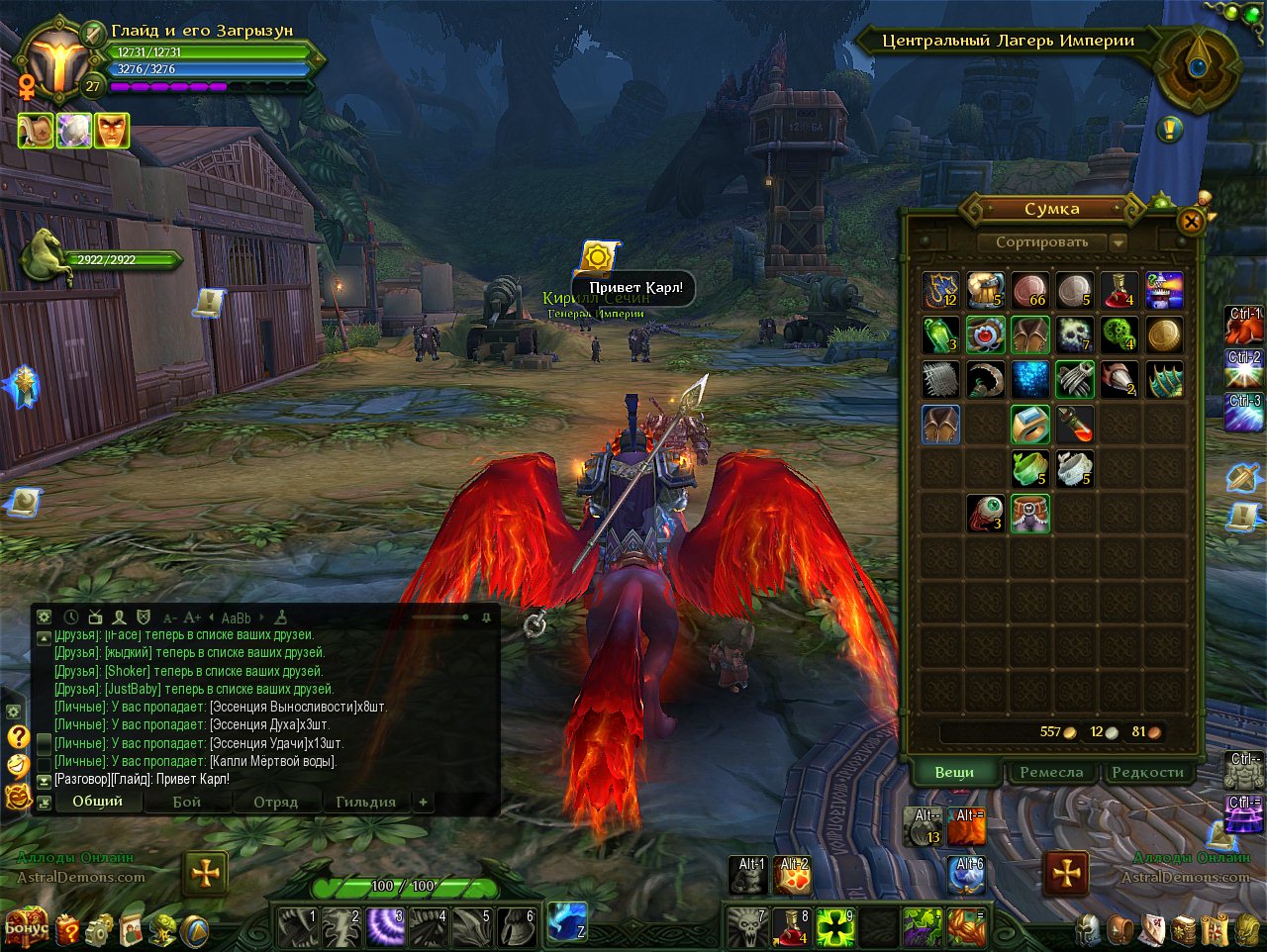This screenshot has height=952, width=1267.
Task: Click the Сортировать sort button
Action: 1042,241
